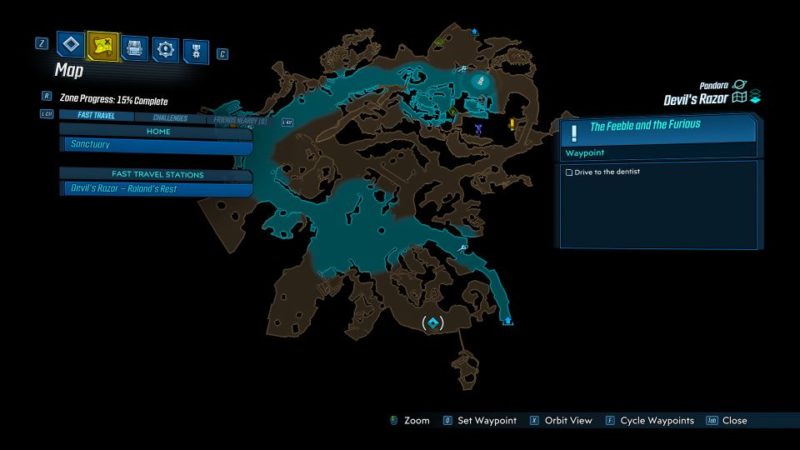Select the yellow Map tab icon
Viewport: 800px width, 450px height.
(101, 44)
